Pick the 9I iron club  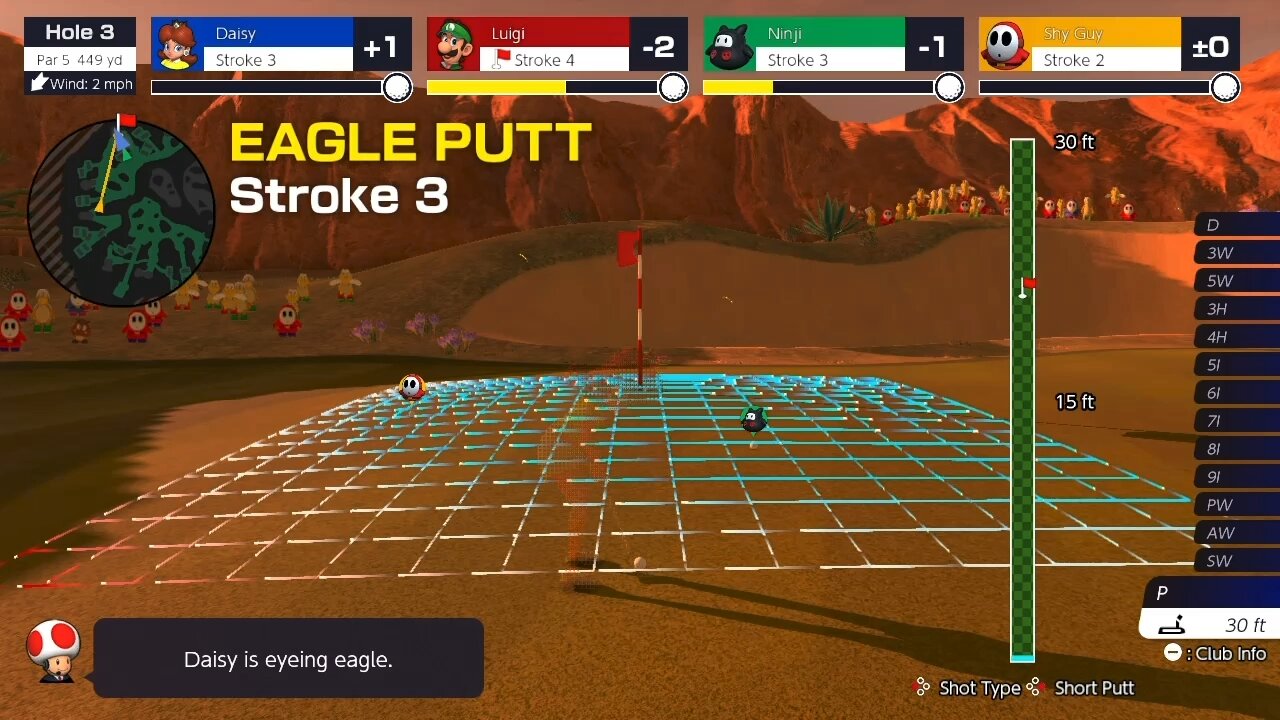(1236, 477)
